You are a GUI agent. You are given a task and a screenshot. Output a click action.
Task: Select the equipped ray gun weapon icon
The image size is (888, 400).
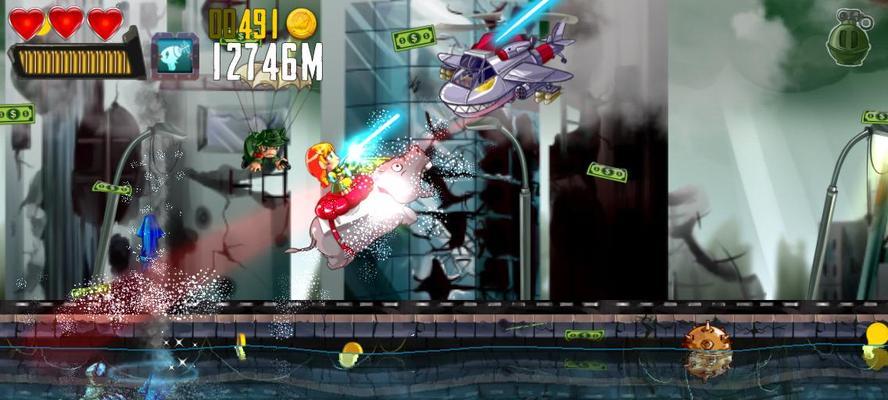(x=173, y=54)
